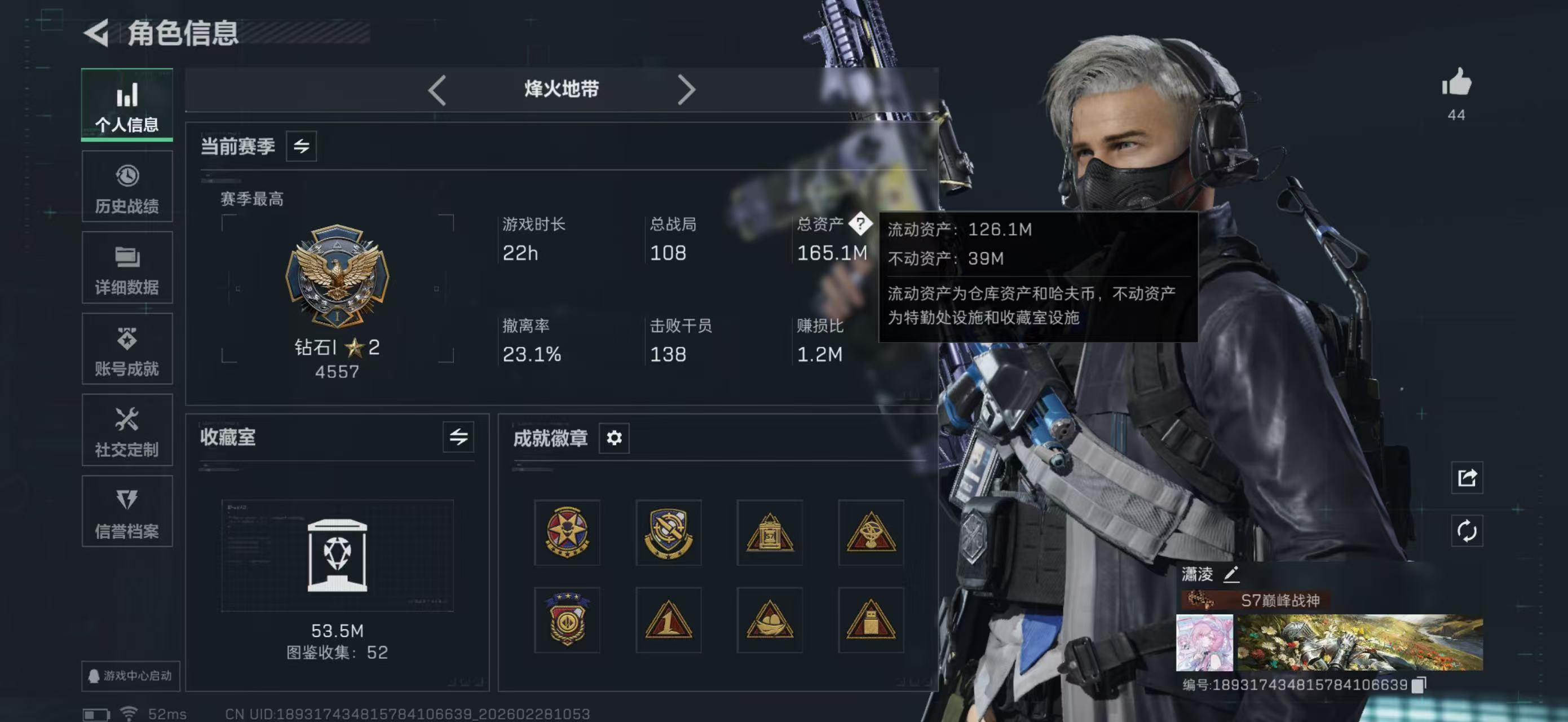Open the 历史战绩 panel
This screenshot has width=1568, height=722.
pos(127,186)
